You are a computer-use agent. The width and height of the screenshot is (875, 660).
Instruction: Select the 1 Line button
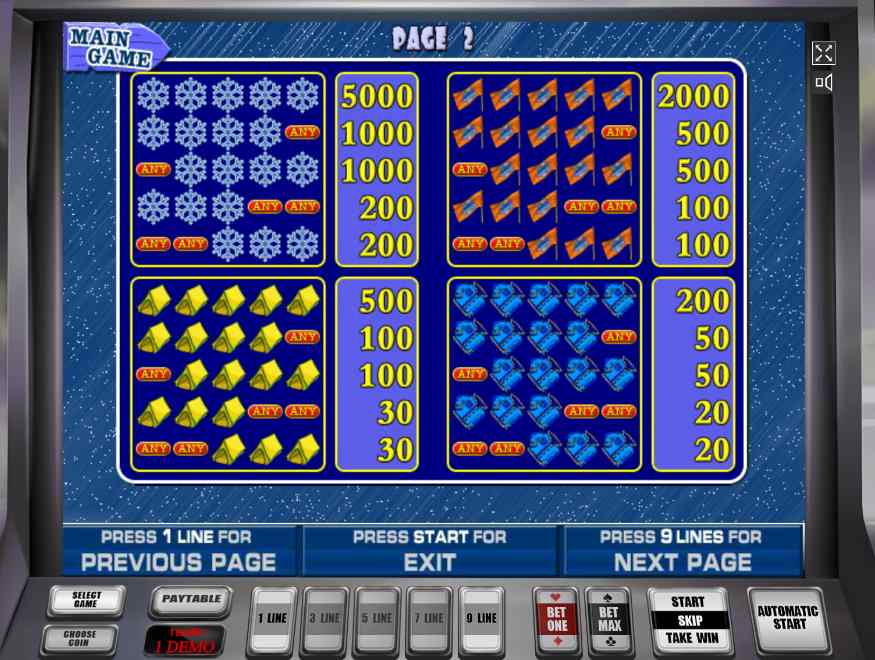click(x=272, y=619)
